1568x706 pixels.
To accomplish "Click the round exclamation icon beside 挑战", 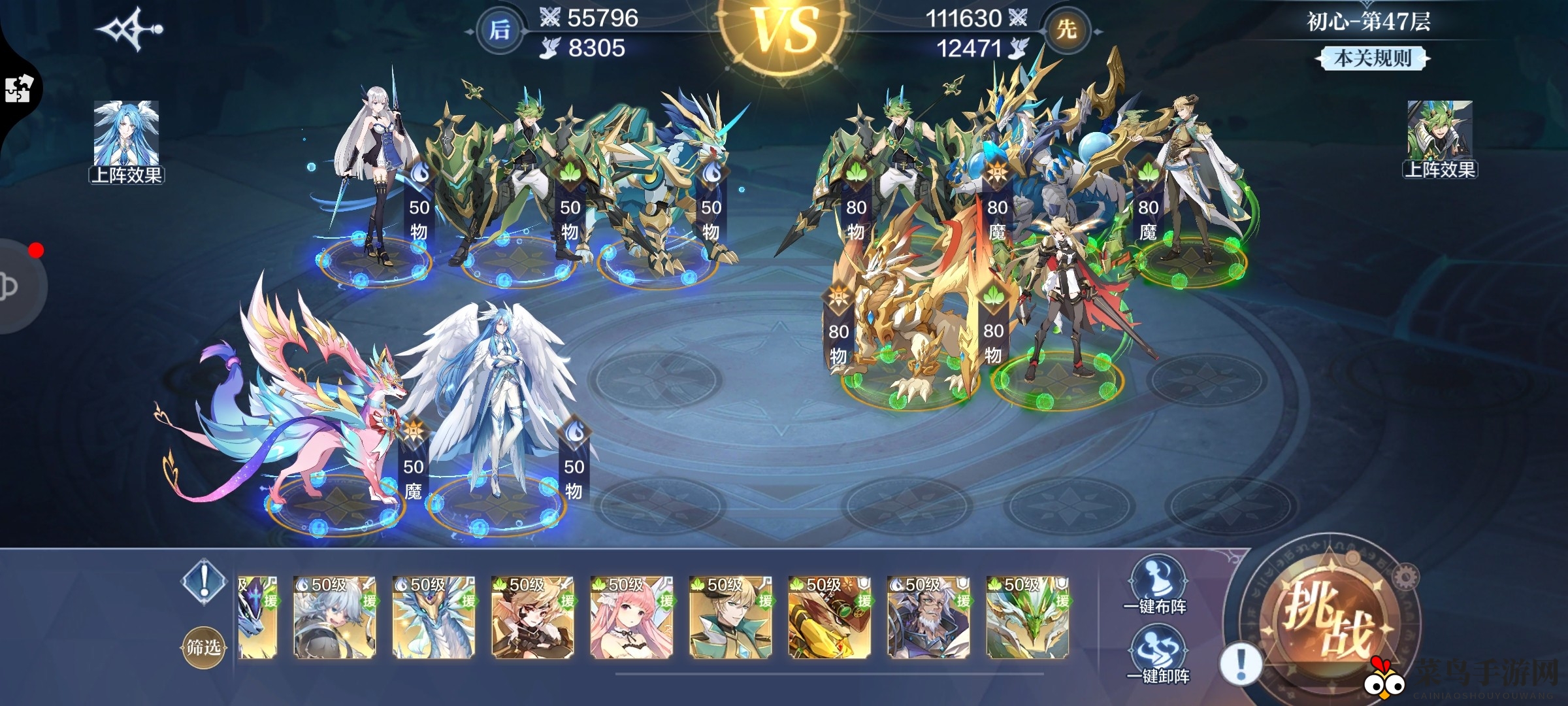I will pos(1240,663).
